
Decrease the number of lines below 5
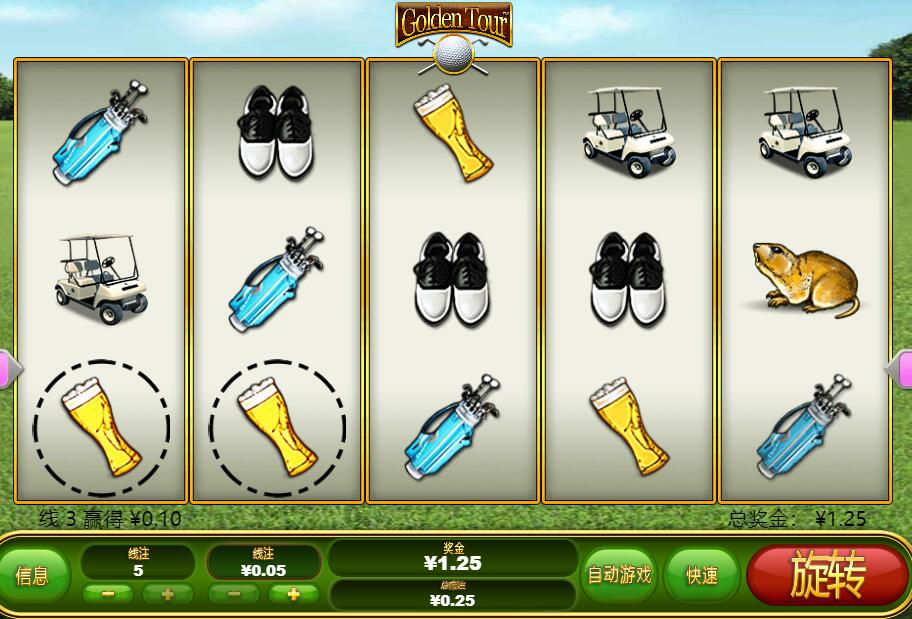coord(108,594)
